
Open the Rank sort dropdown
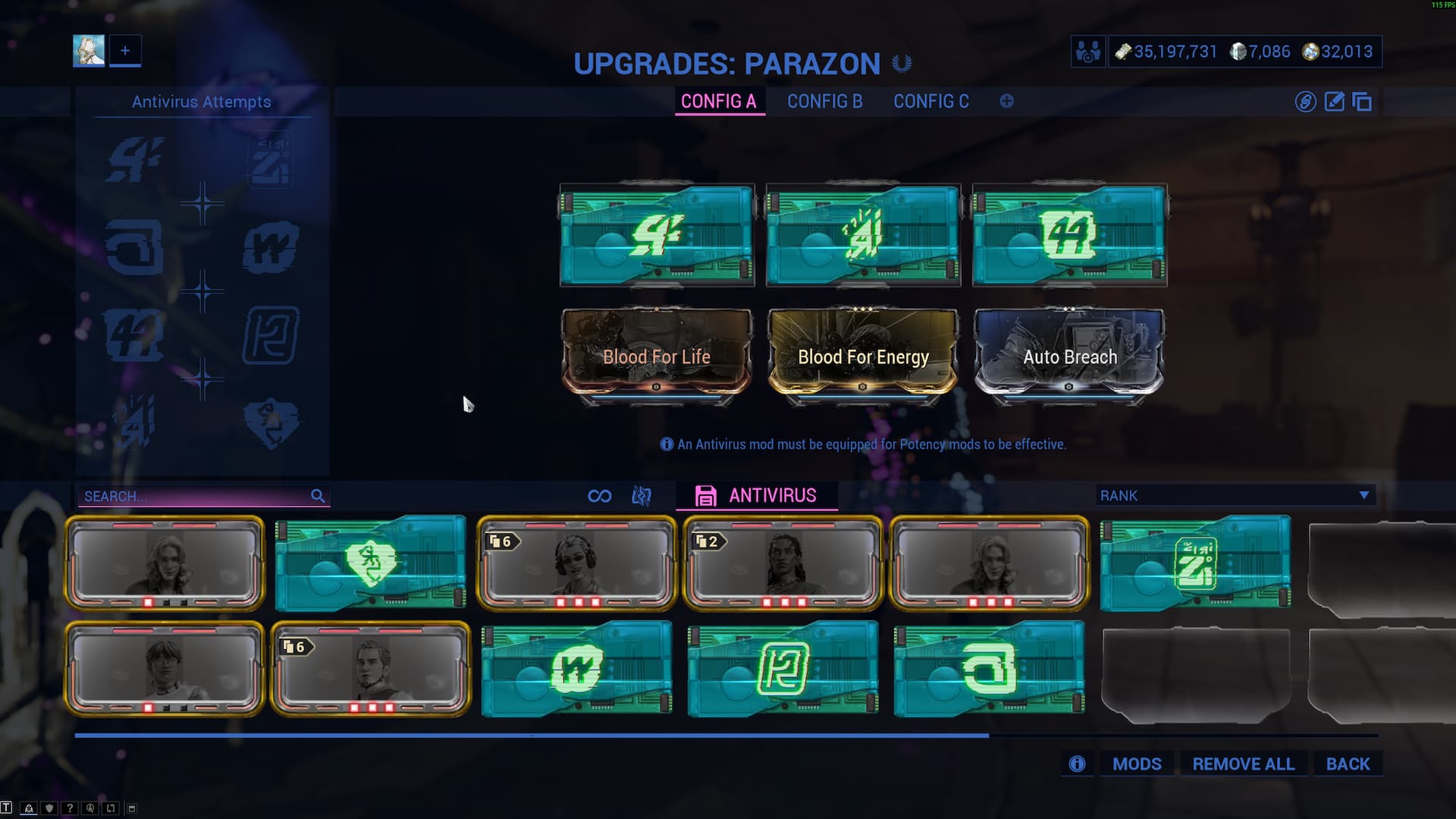(x=1235, y=495)
